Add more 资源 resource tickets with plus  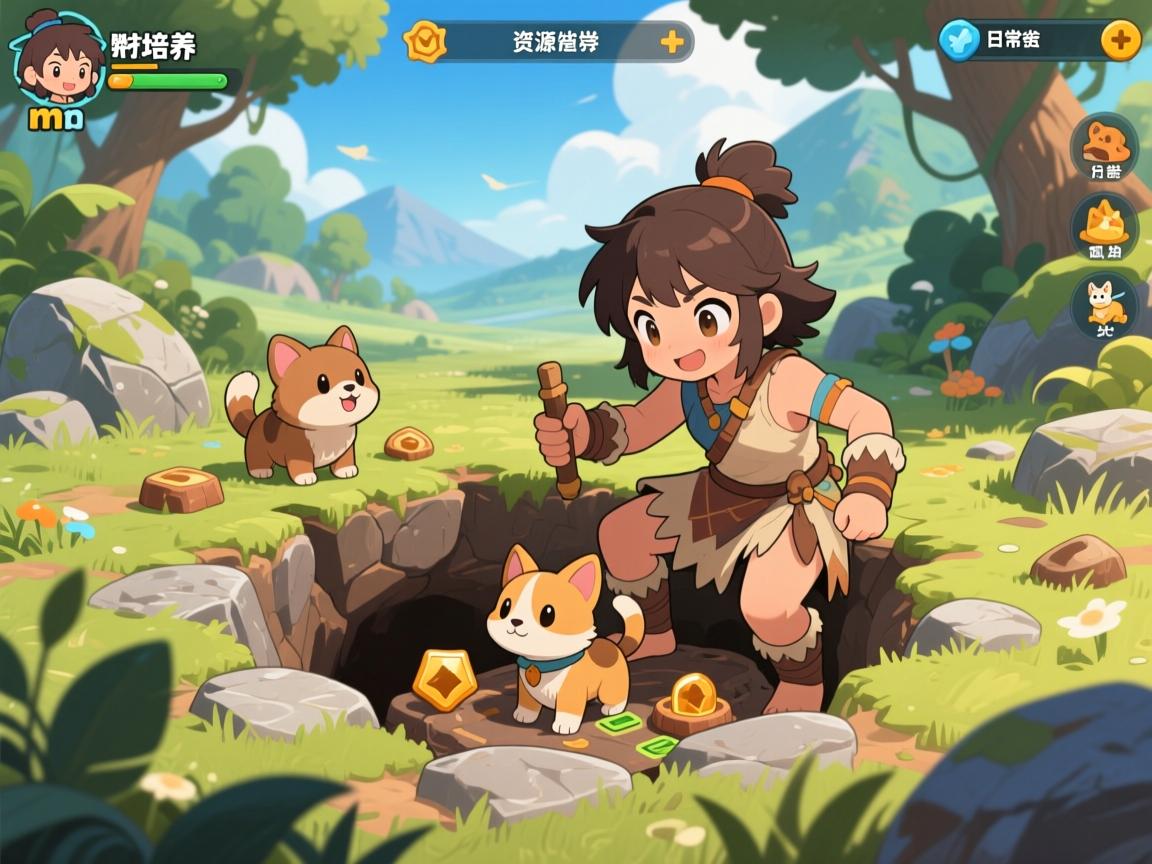672,42
